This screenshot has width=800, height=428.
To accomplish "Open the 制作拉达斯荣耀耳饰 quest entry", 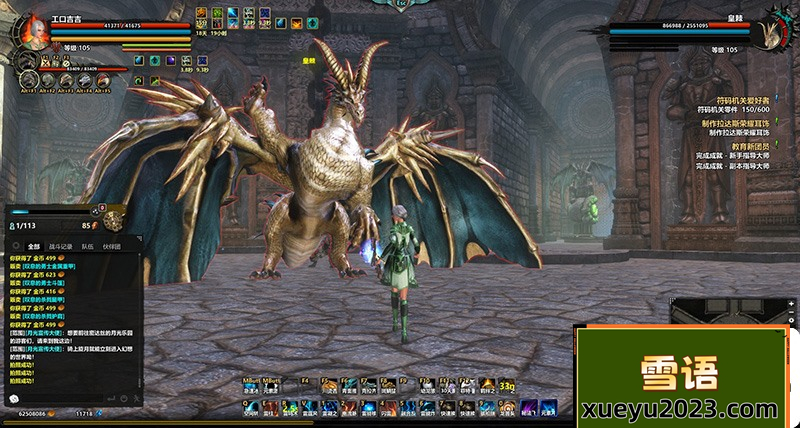I will pyautogui.click(x=736, y=123).
